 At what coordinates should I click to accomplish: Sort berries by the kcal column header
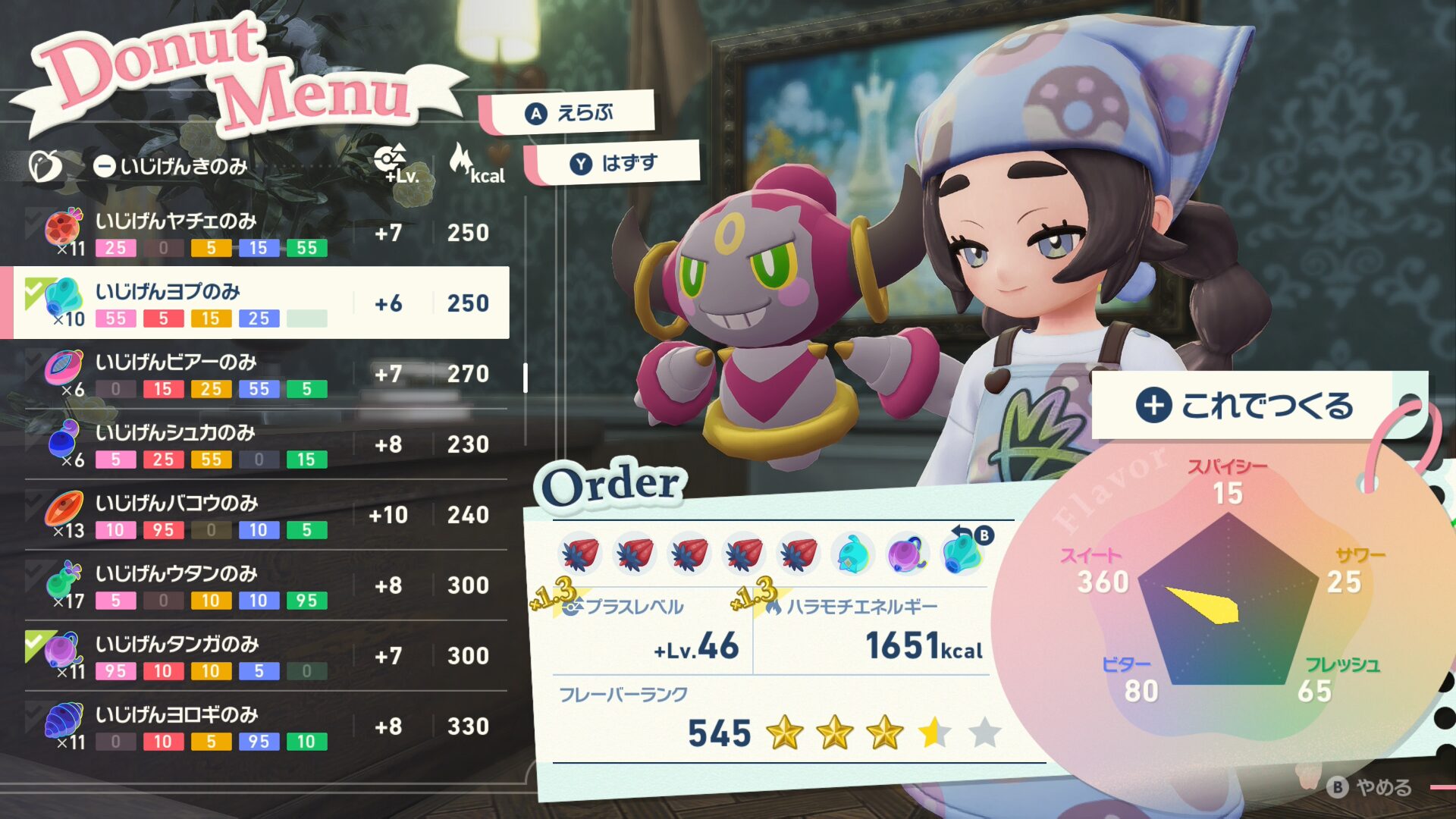(x=475, y=165)
